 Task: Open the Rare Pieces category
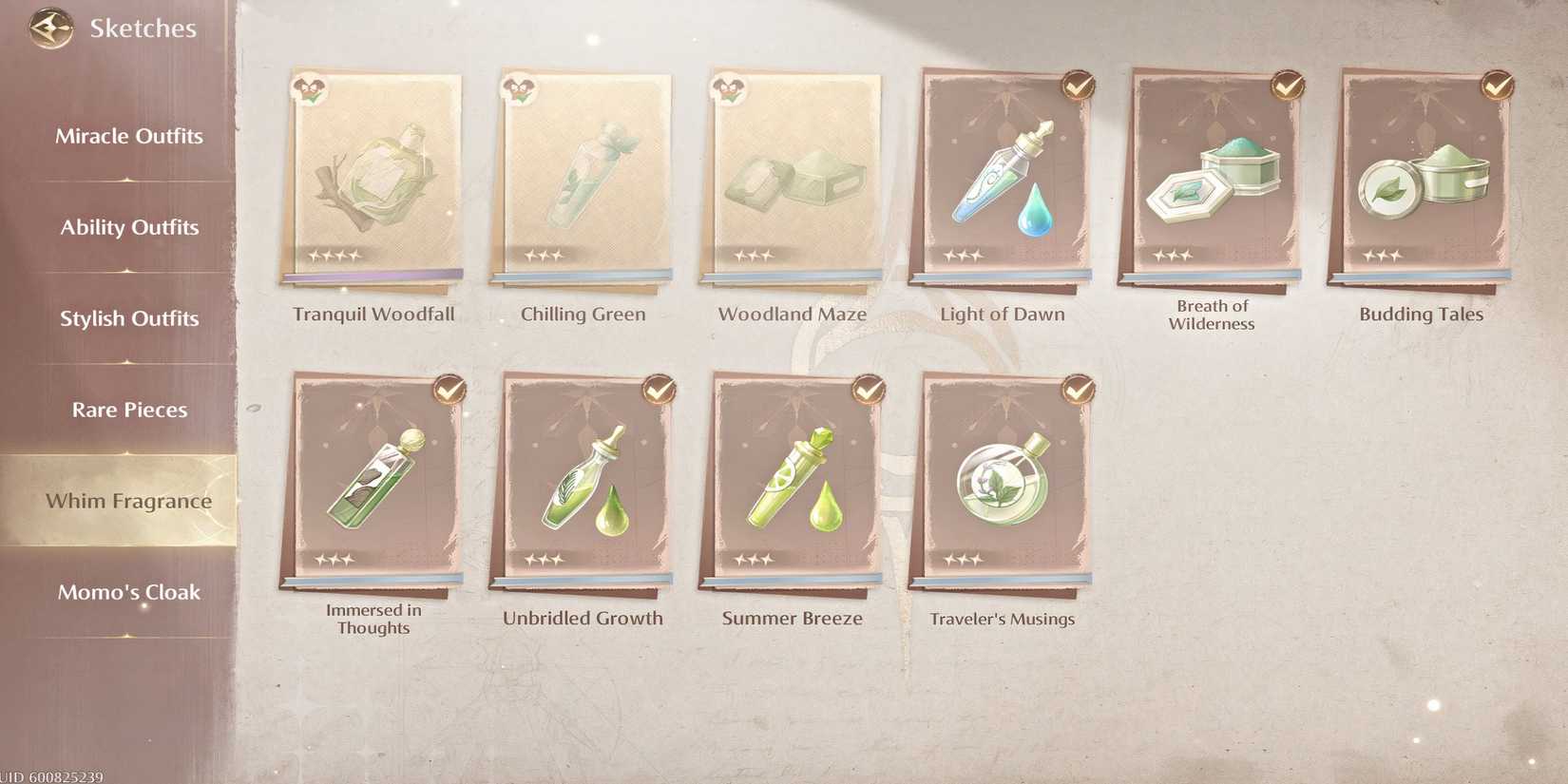pos(129,410)
